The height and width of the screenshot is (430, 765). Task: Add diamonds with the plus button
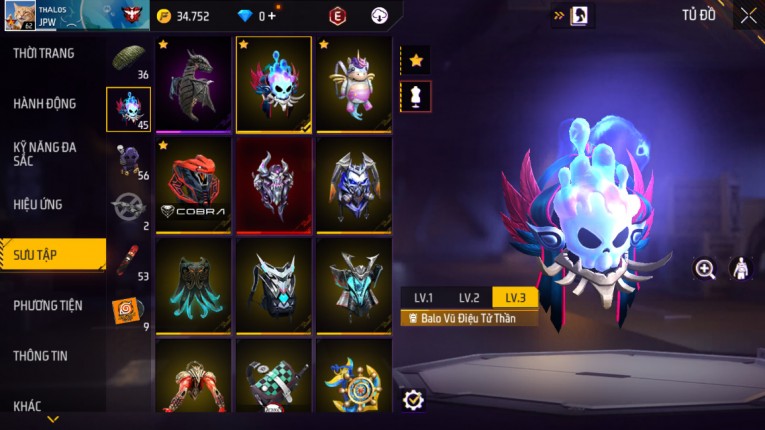pos(272,16)
